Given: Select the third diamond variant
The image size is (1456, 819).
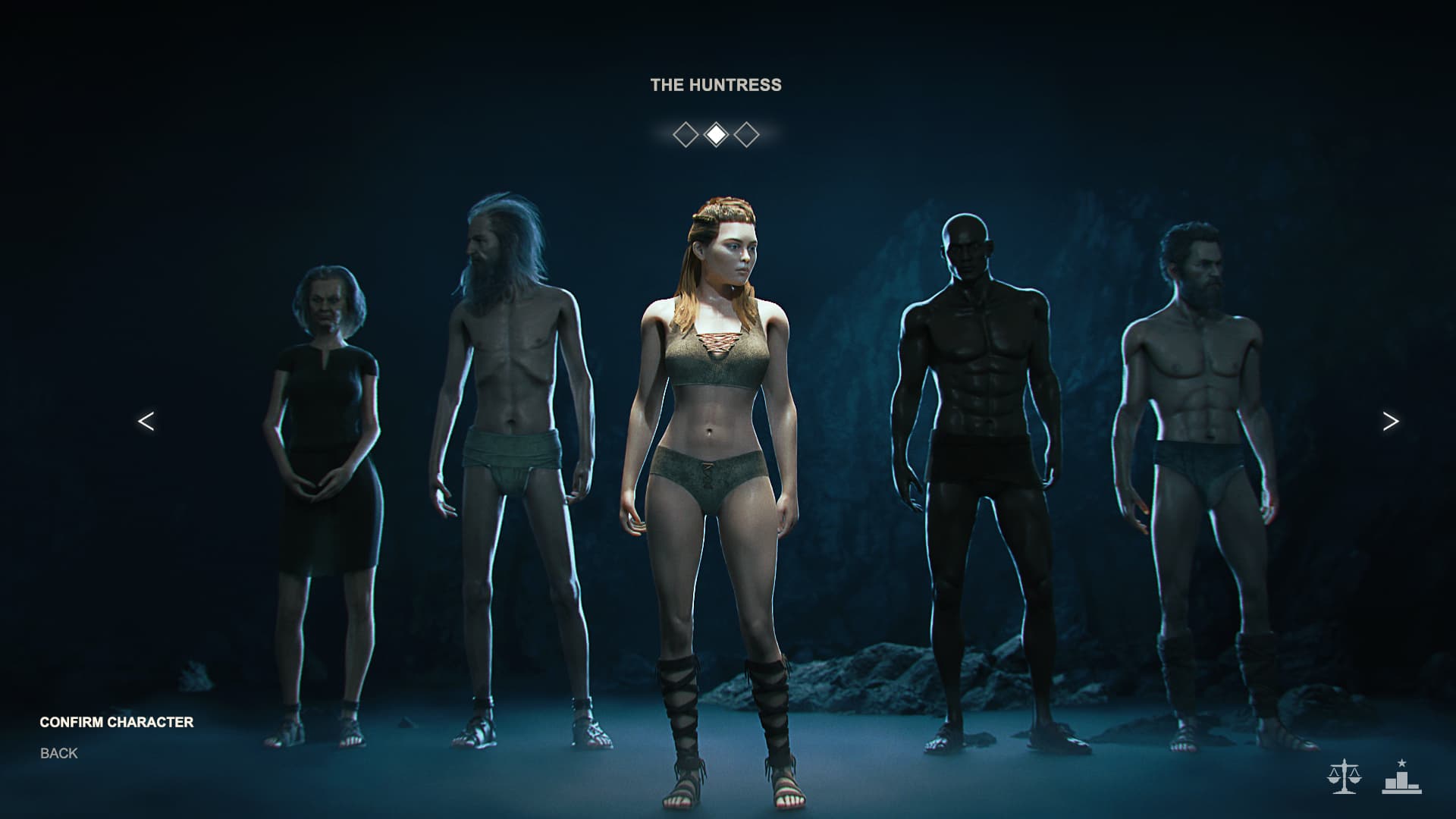Looking at the screenshot, I should pyautogui.click(x=747, y=135).
